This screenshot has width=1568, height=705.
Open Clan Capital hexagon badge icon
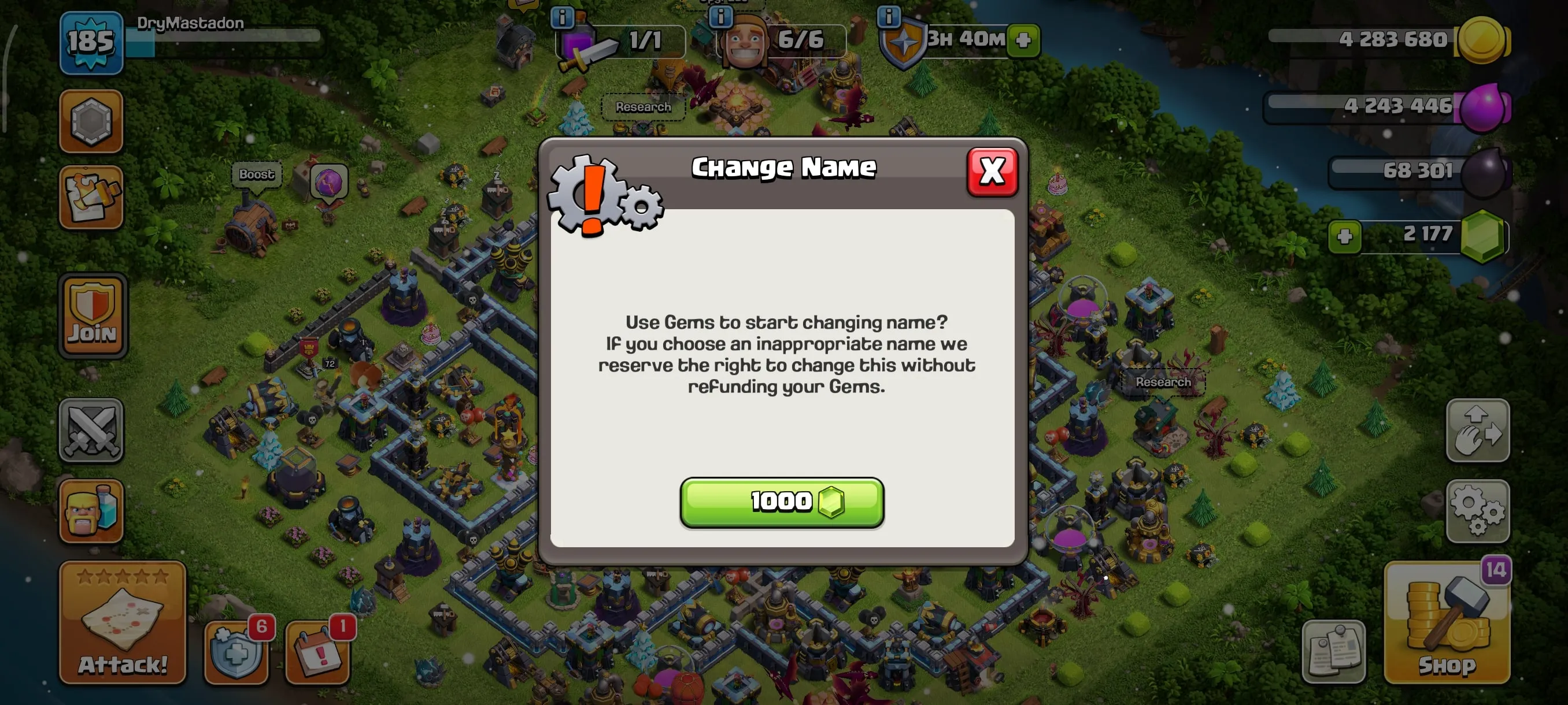(x=90, y=122)
